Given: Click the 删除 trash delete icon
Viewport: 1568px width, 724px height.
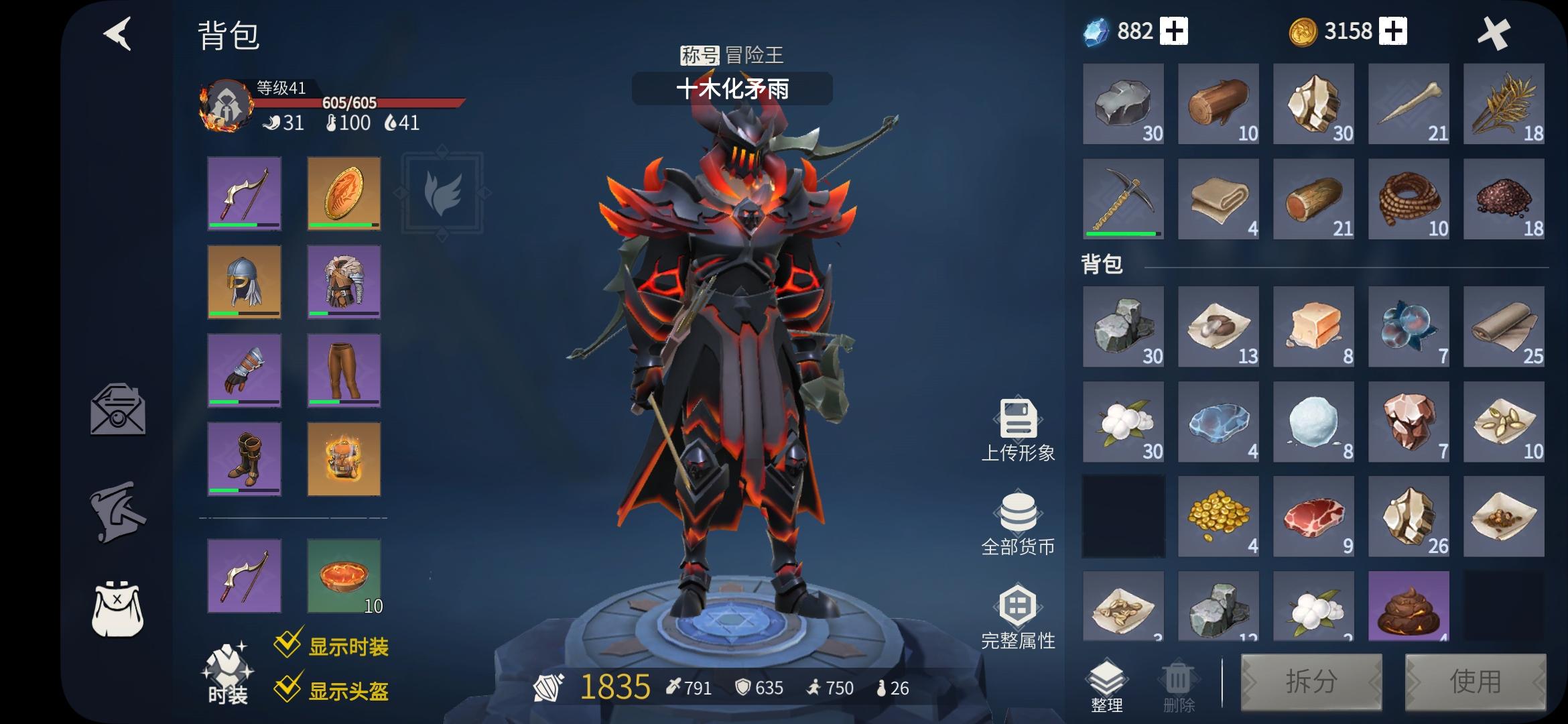Looking at the screenshot, I should 1177,677.
